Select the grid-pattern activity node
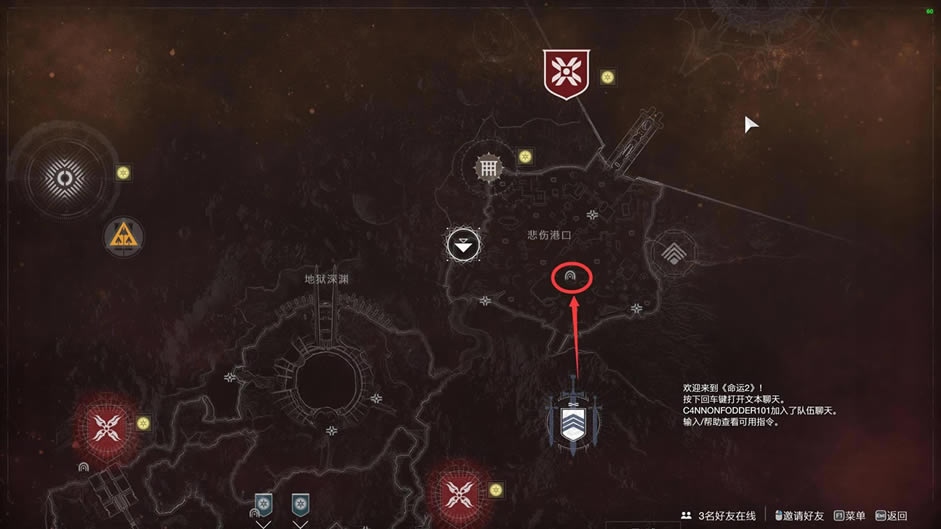The height and width of the screenshot is (529, 941). pos(489,168)
